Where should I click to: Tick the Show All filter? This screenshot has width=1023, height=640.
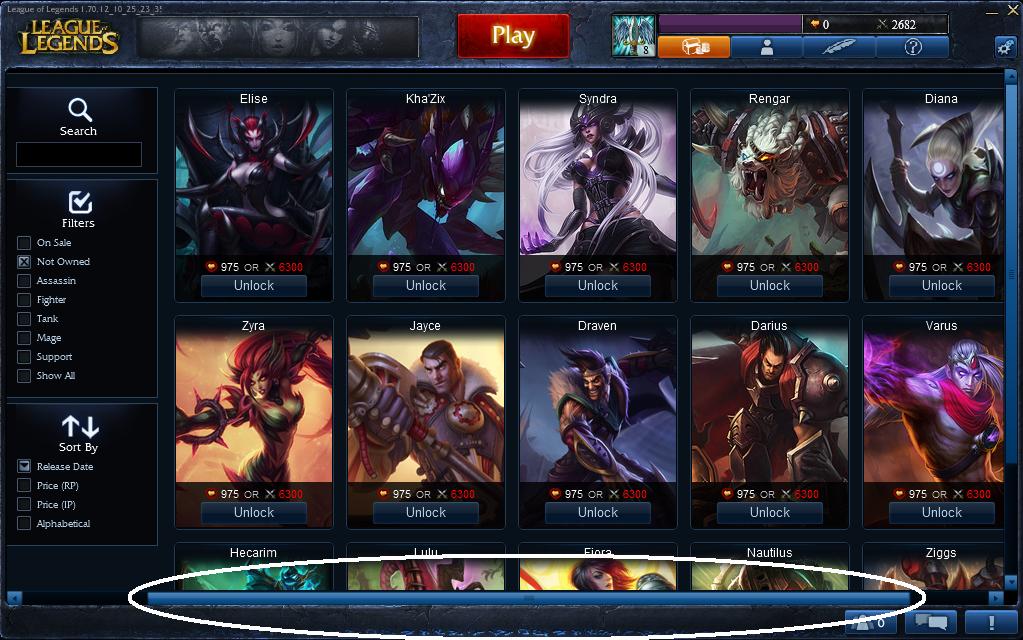click(24, 376)
